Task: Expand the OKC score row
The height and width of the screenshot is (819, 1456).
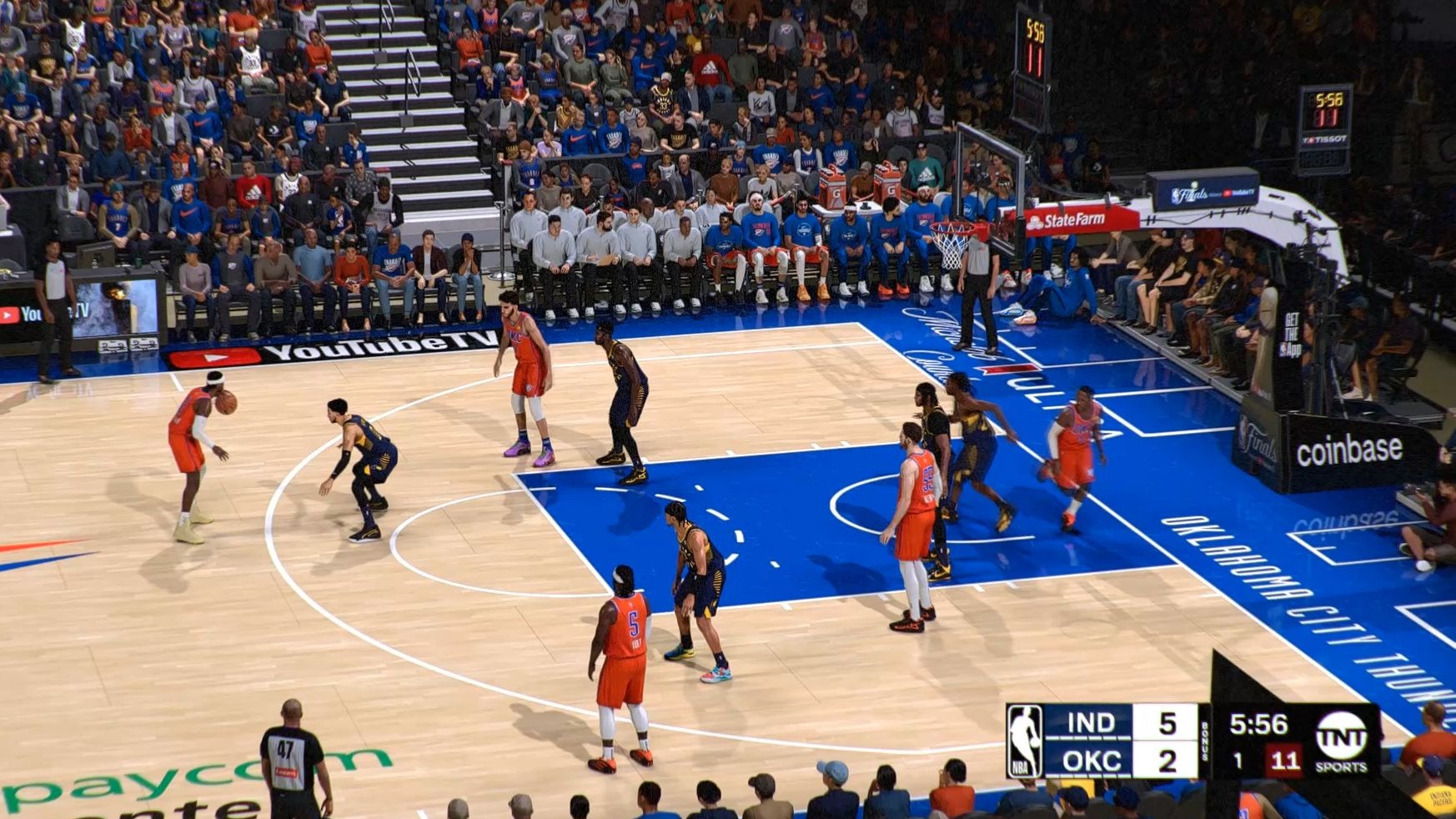Action: (x=1167, y=761)
